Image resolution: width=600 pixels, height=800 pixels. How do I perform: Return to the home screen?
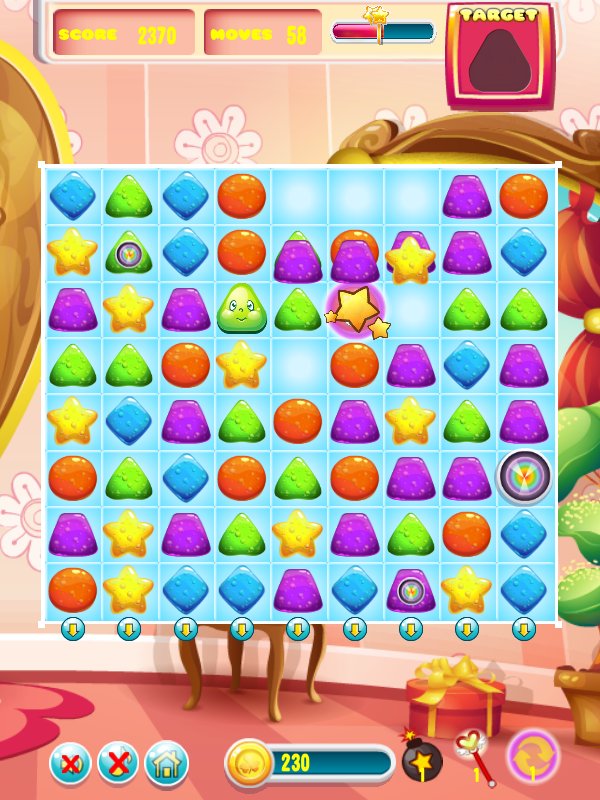(166, 764)
